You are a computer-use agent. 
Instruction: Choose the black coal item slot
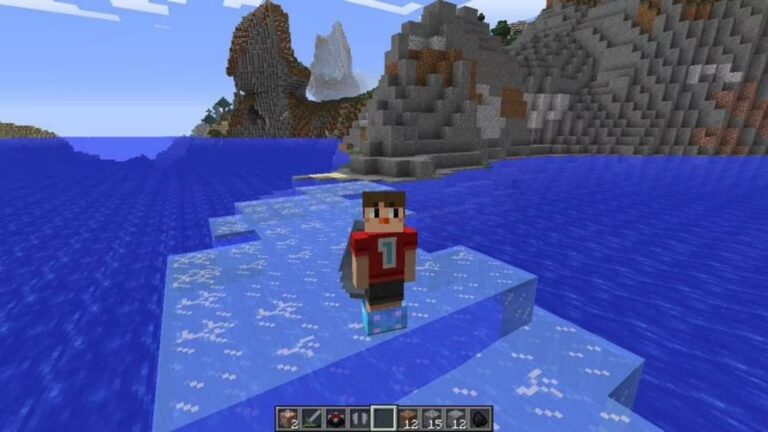[x=480, y=418]
